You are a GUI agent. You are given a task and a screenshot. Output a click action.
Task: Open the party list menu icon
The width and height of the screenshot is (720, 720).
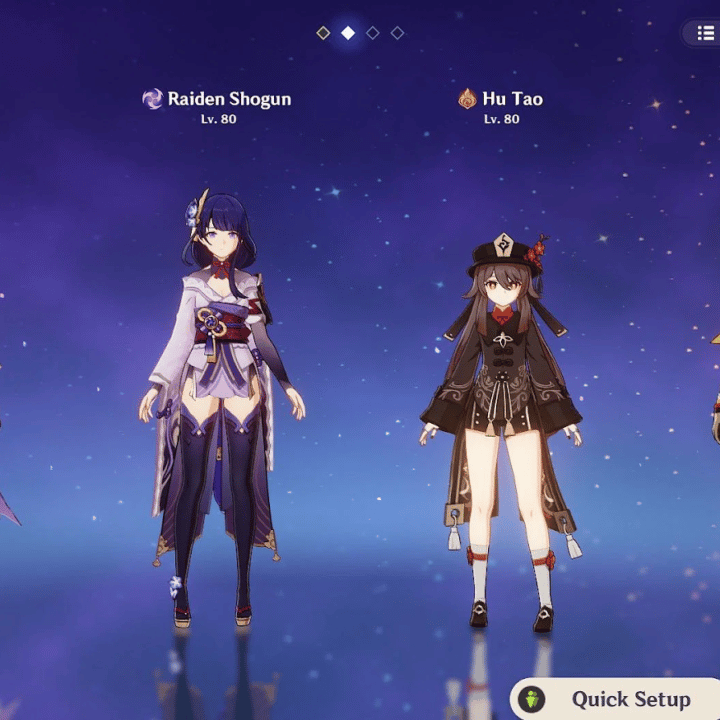[706, 33]
